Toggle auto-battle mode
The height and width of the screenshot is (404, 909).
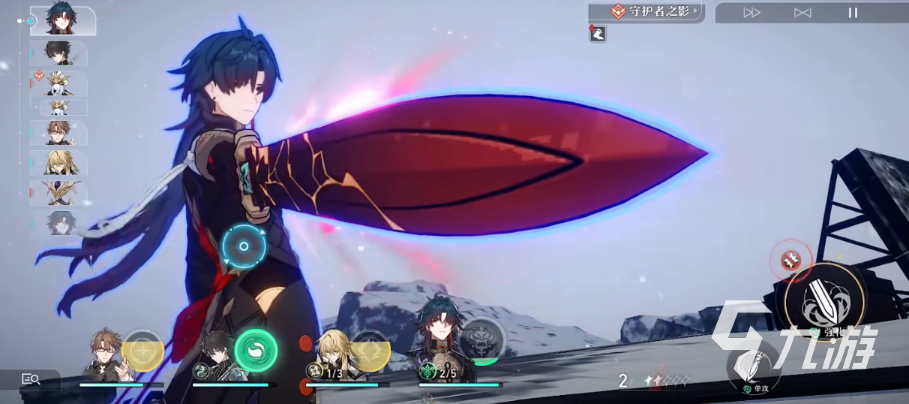pyautogui.click(x=802, y=12)
